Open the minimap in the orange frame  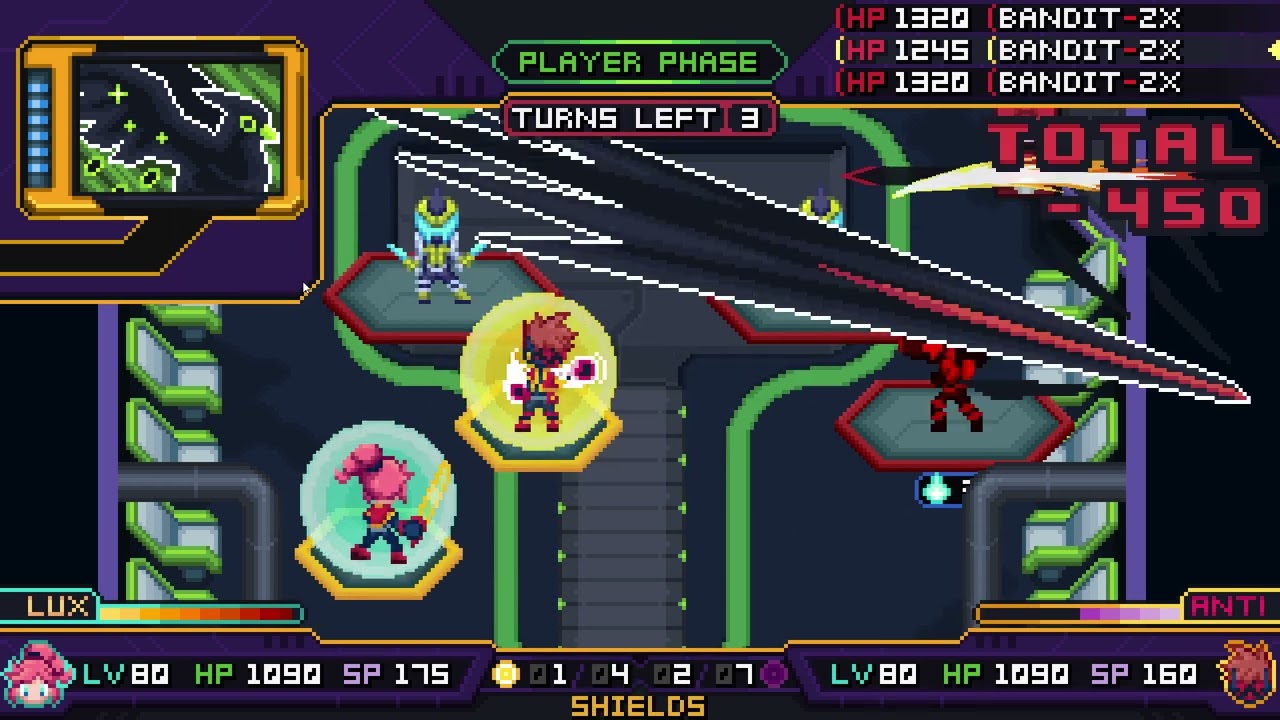click(x=179, y=127)
